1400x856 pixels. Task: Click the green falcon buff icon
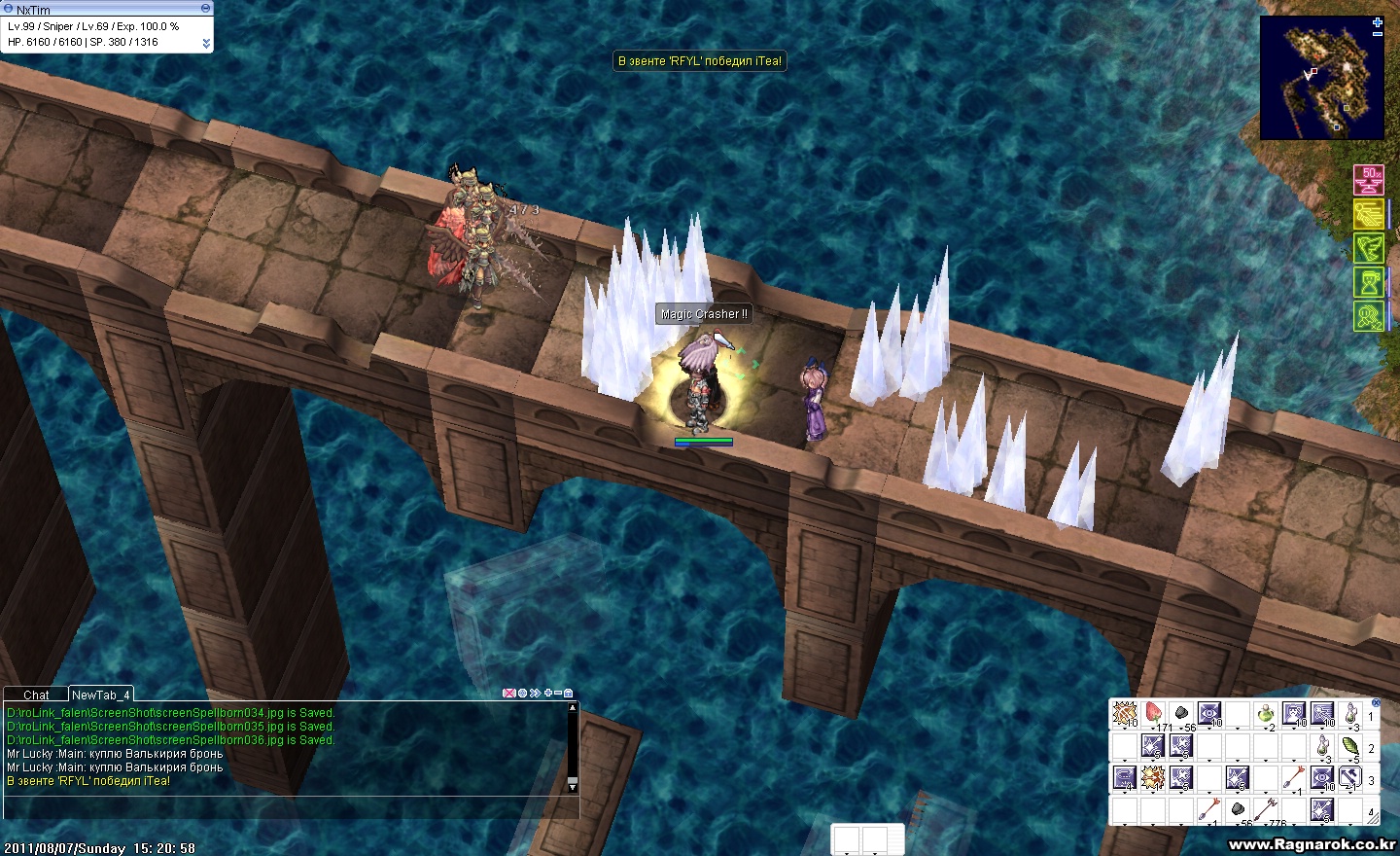point(1369,248)
